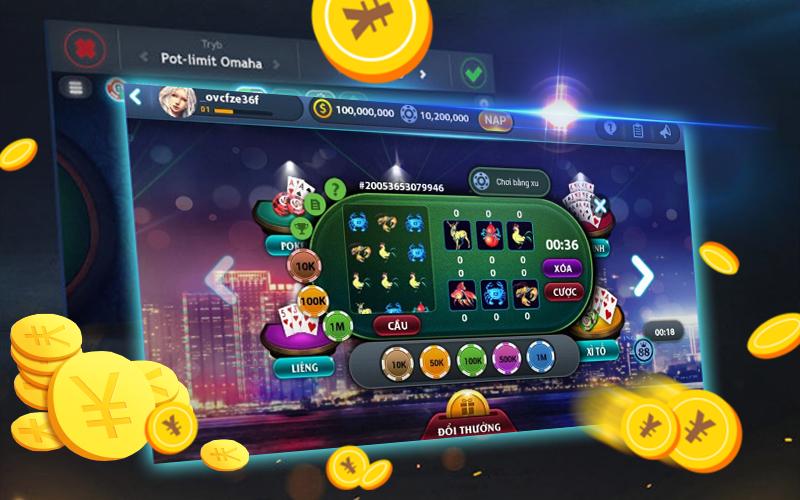This screenshot has height=500, width=800.
Task: Select the purple 500K chip
Action: pos(505,359)
